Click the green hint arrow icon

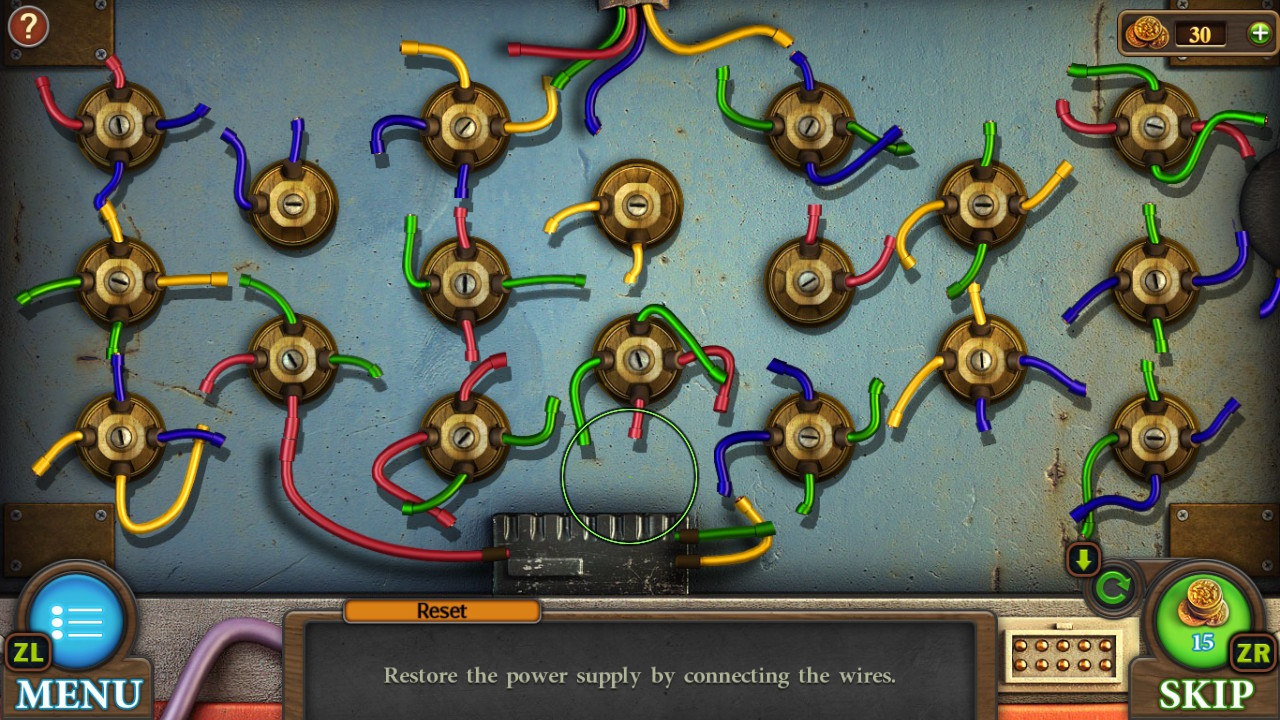pos(1085,561)
